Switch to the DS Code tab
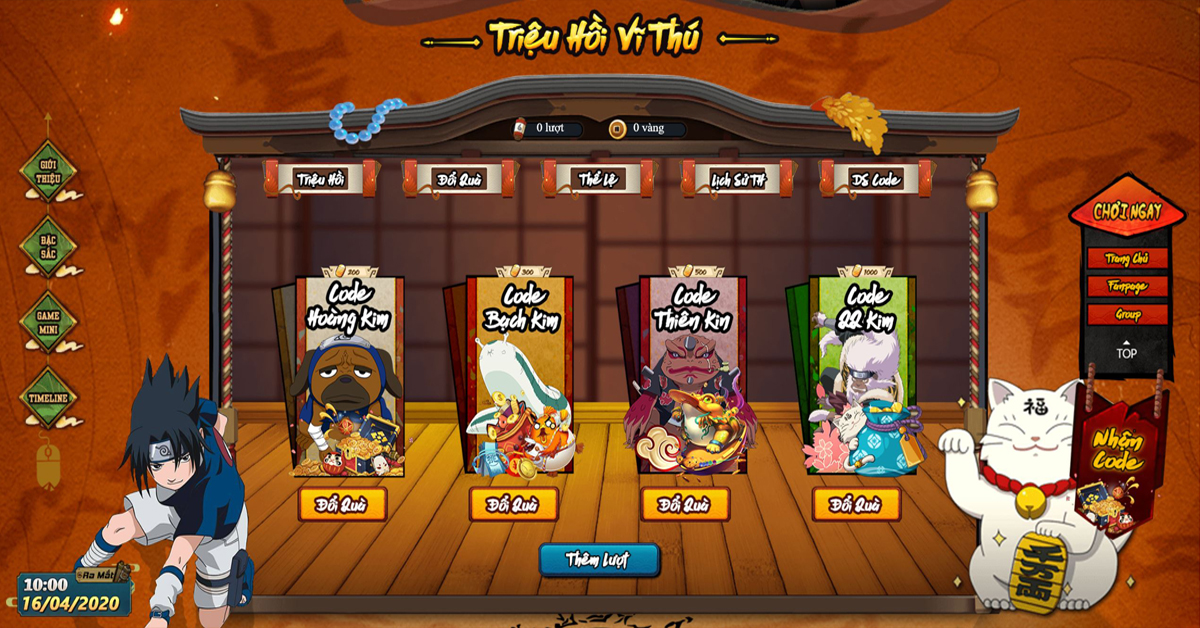The height and width of the screenshot is (628, 1200). (x=875, y=180)
